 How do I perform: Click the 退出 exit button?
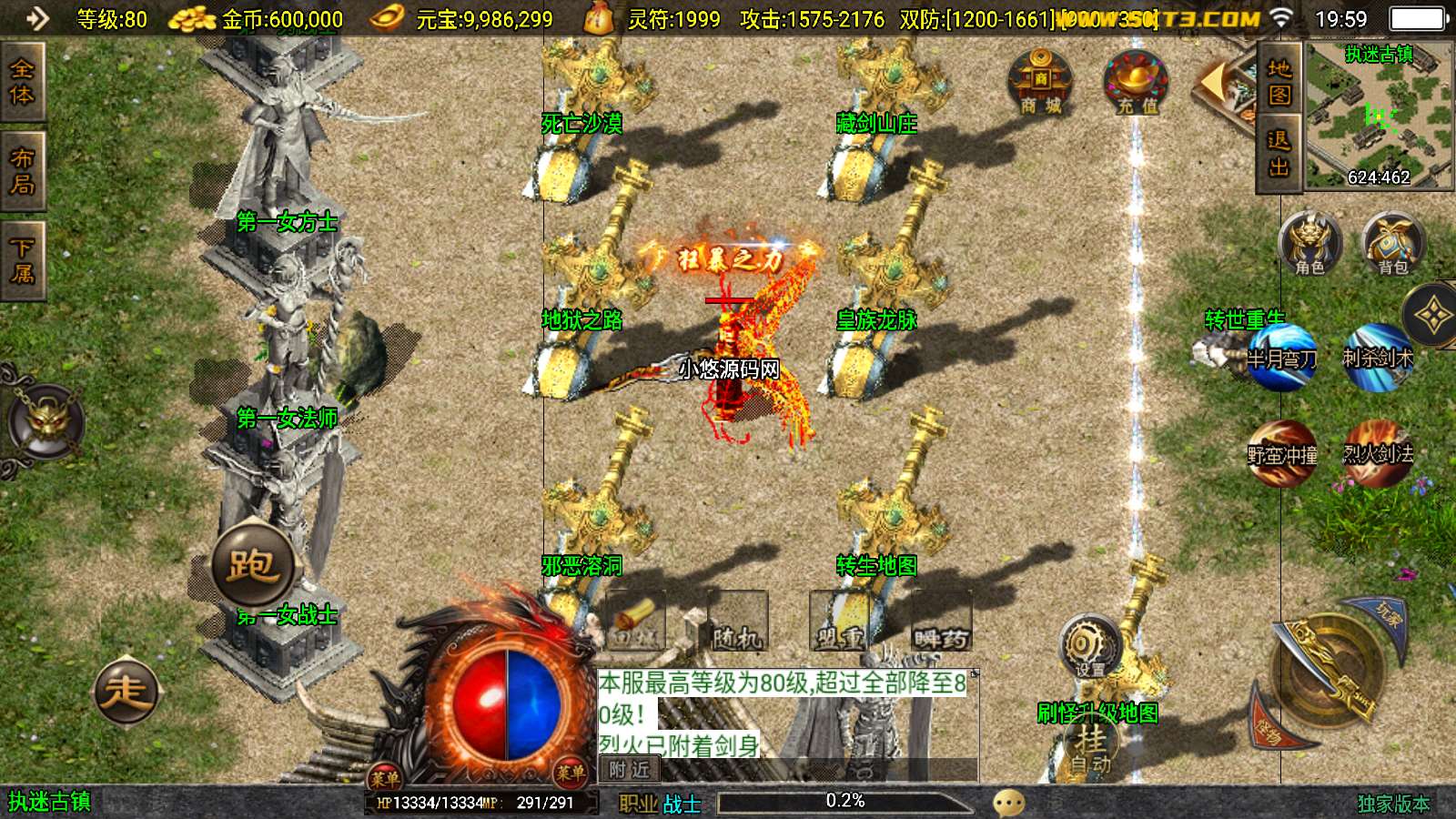pyautogui.click(x=1279, y=153)
